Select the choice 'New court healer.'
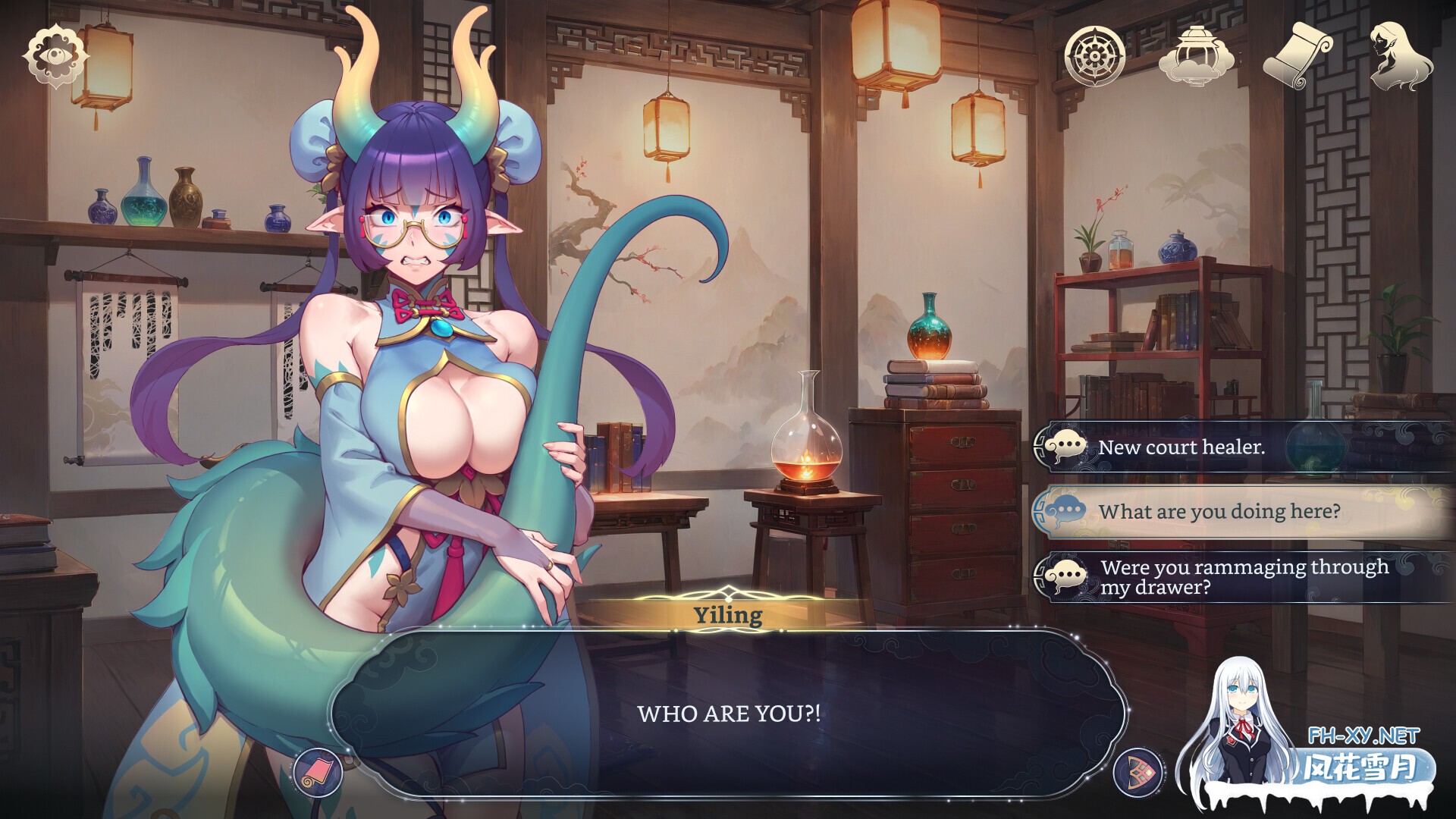 [1183, 447]
